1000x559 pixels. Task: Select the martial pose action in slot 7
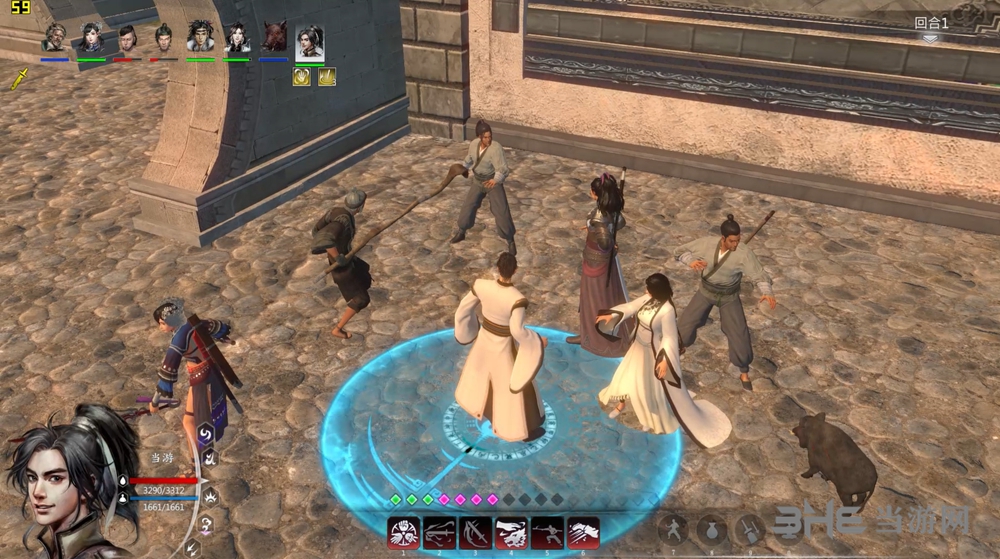pyautogui.click(x=675, y=529)
